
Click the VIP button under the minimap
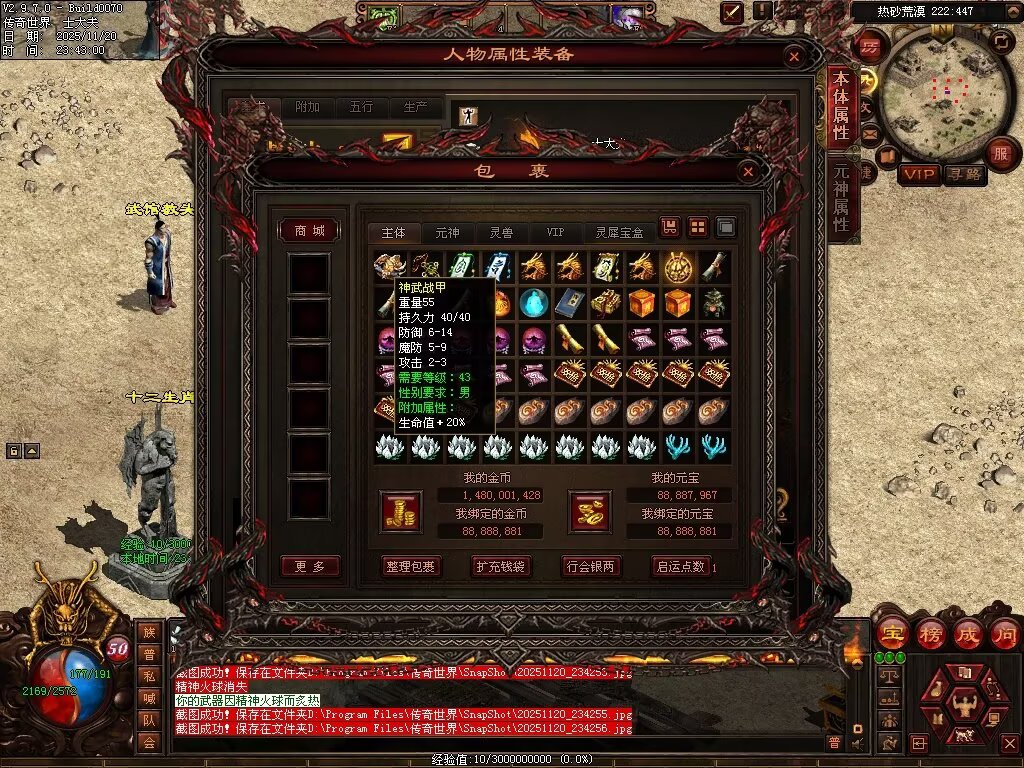918,174
